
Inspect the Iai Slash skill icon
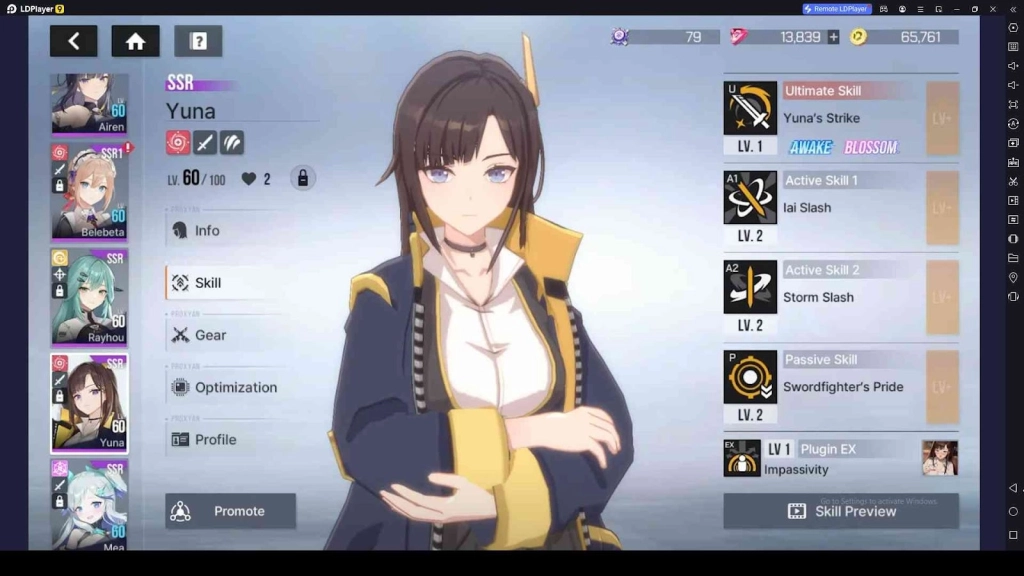click(750, 197)
